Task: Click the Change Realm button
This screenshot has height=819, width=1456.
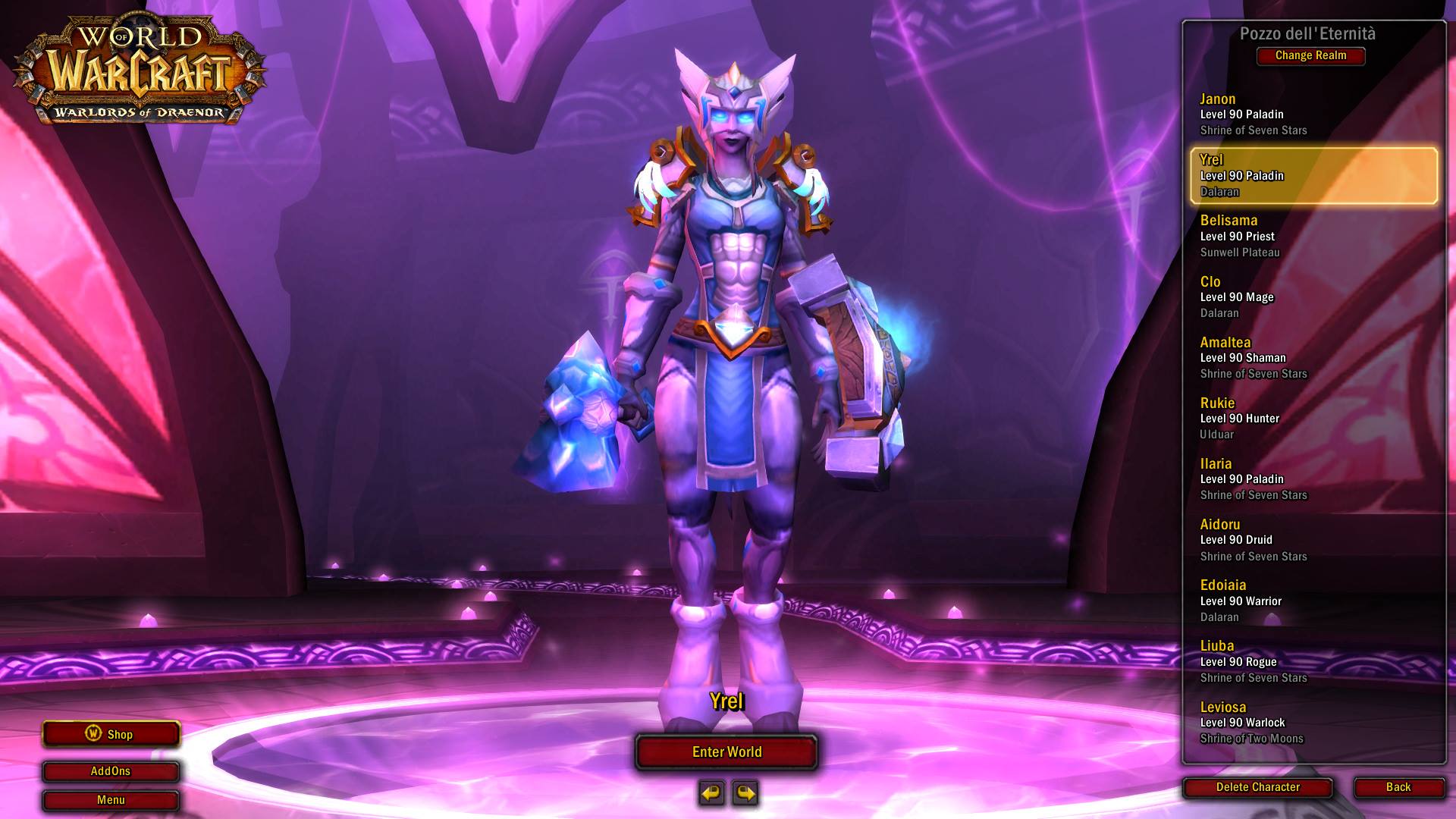Action: click(1310, 55)
